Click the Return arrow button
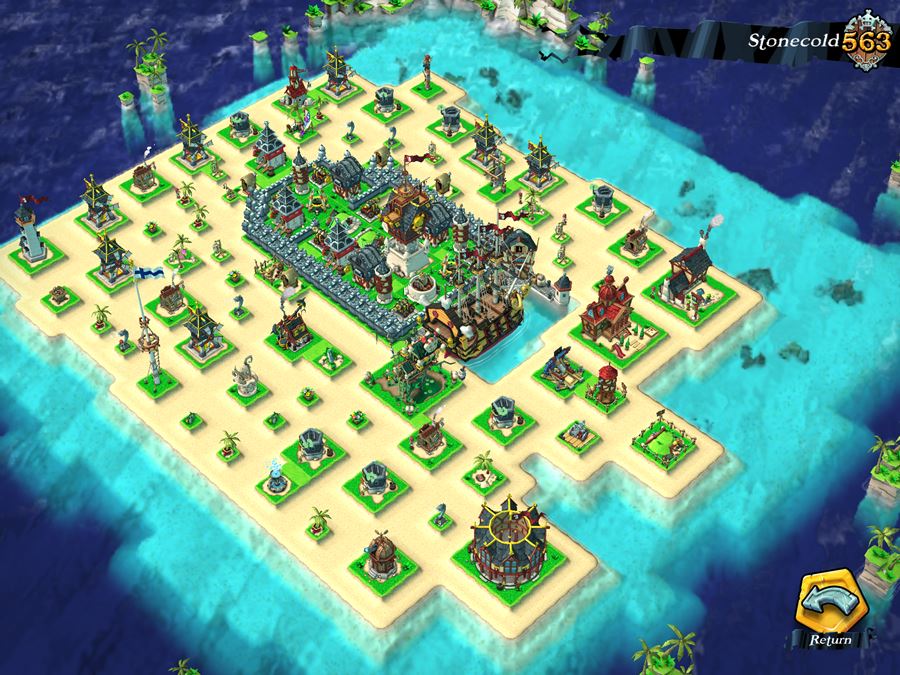 (x=831, y=607)
